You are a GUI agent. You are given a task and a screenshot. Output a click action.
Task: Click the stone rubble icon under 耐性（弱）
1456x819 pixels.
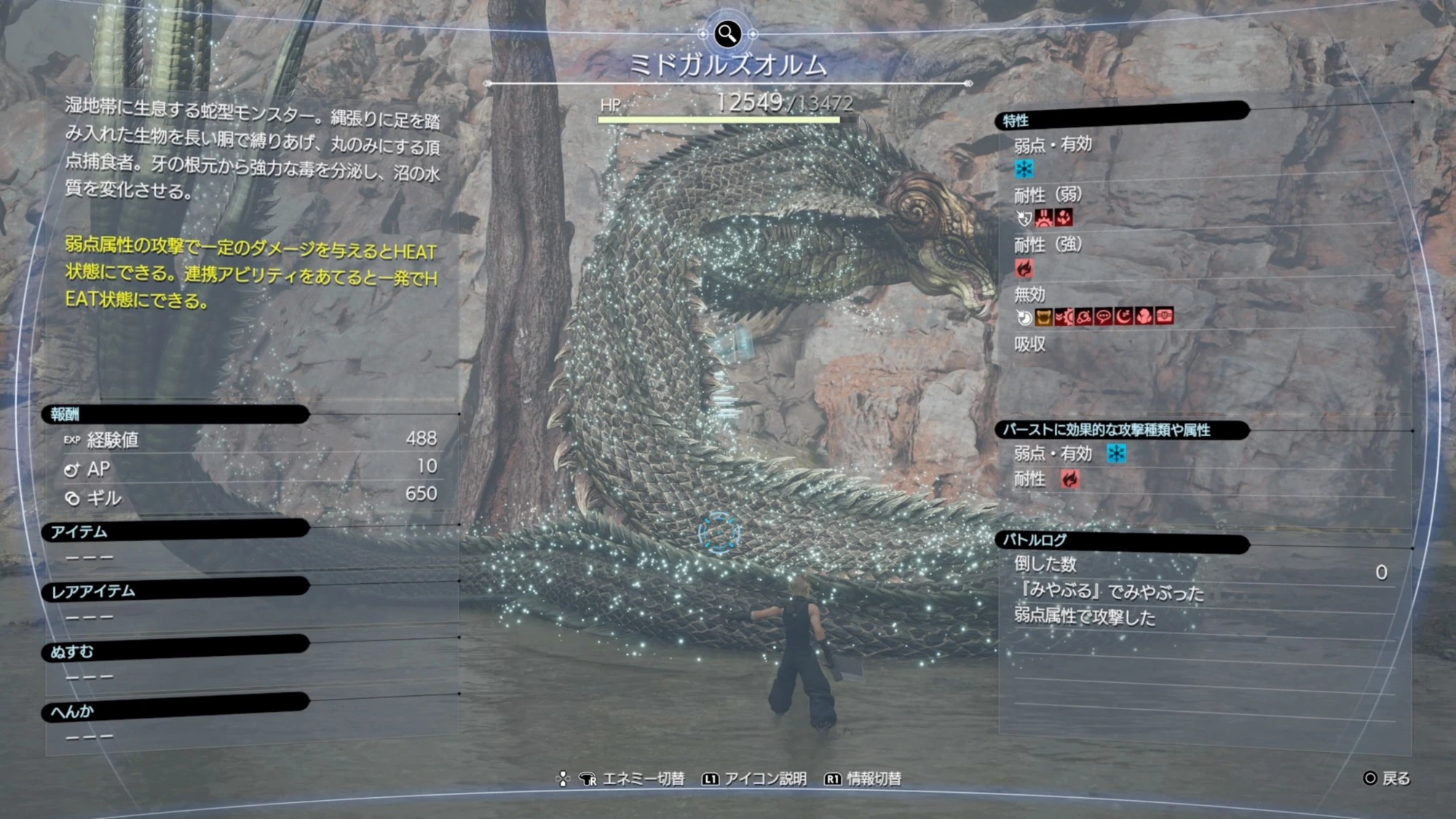tap(1064, 218)
